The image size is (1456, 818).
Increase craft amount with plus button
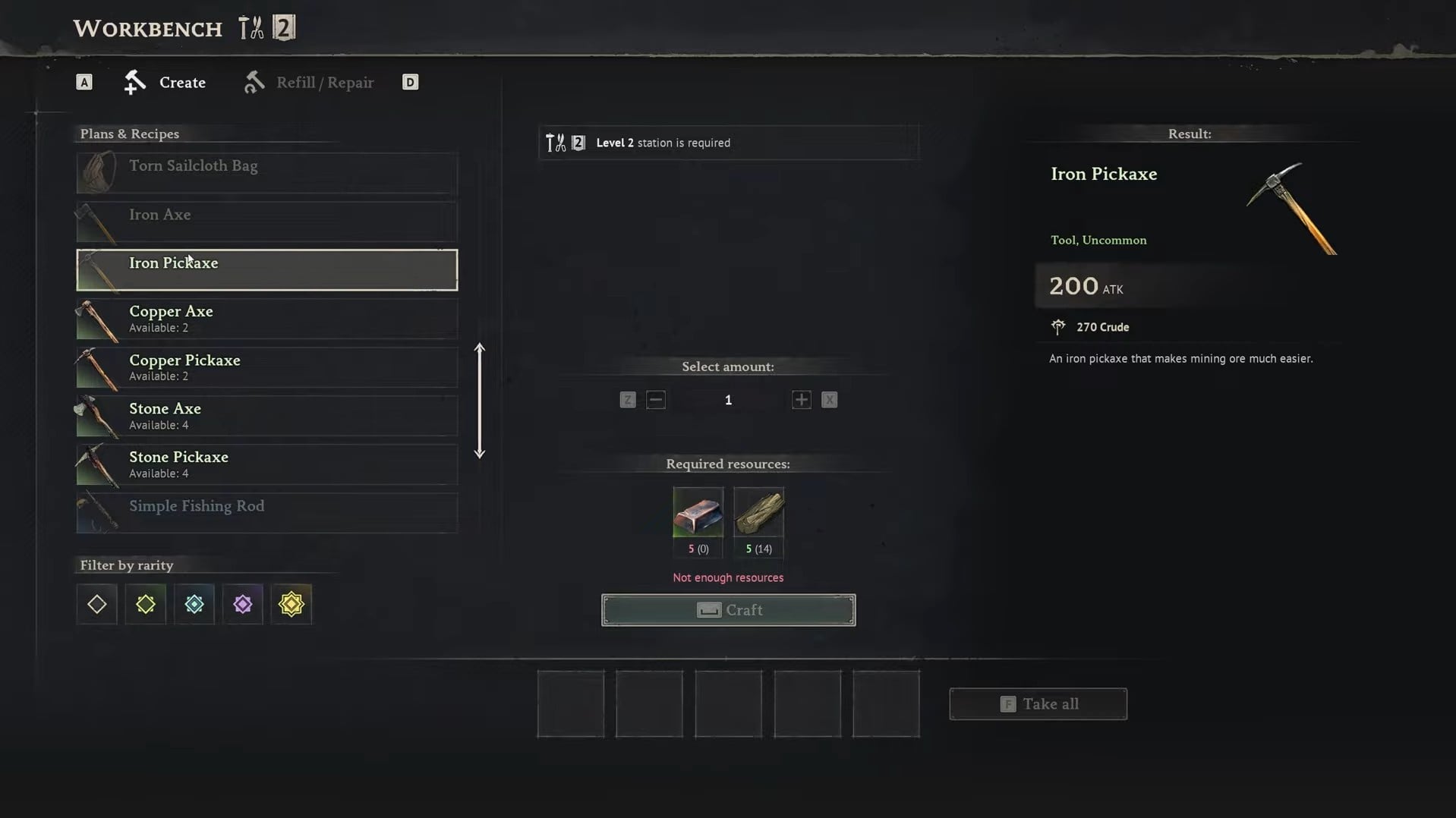click(x=801, y=400)
